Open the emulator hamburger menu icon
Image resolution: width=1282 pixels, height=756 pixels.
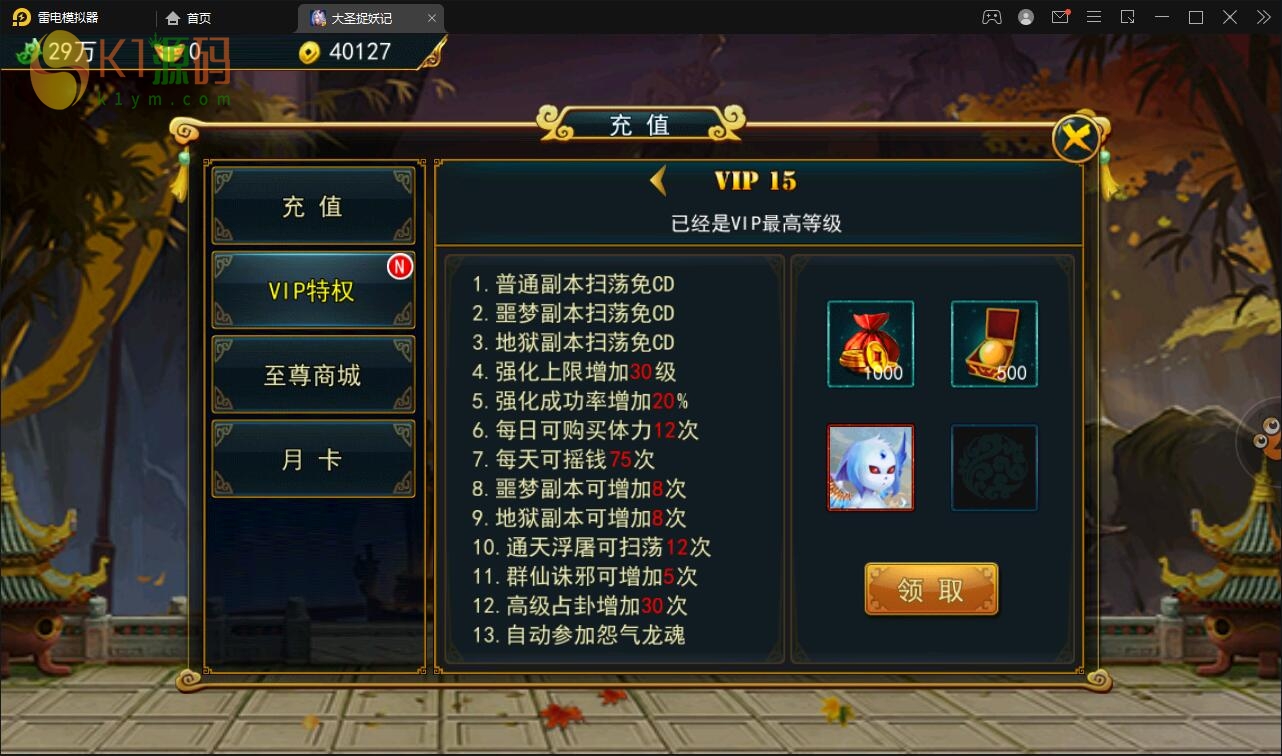[x=1094, y=17]
